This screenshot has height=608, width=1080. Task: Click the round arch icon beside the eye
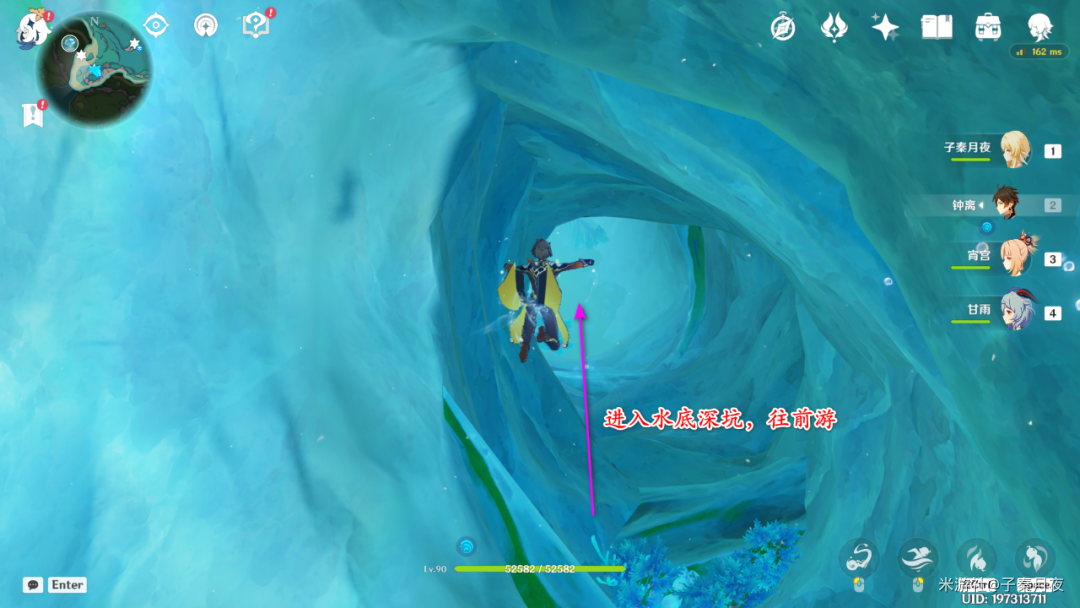point(206,25)
